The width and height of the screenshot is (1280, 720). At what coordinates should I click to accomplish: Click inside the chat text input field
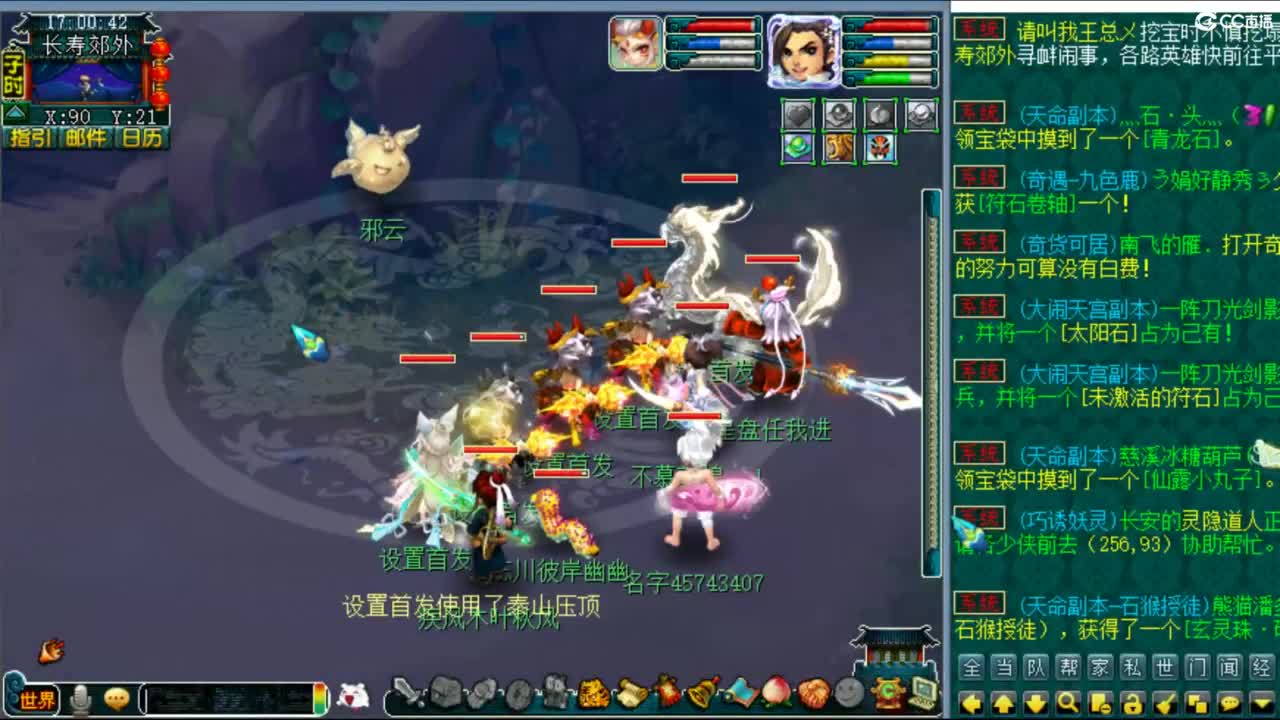point(230,695)
